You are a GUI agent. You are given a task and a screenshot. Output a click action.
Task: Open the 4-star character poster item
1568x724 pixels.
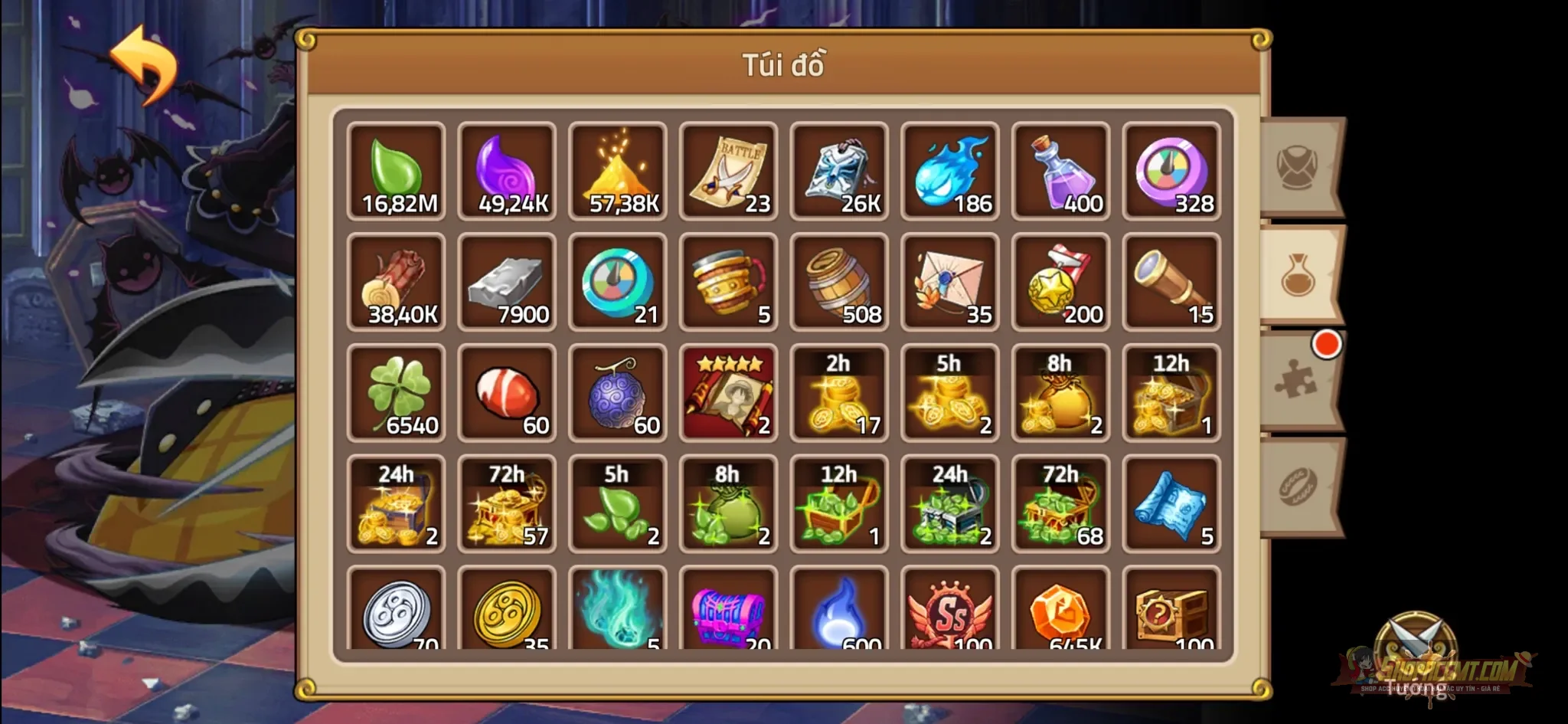coord(728,393)
